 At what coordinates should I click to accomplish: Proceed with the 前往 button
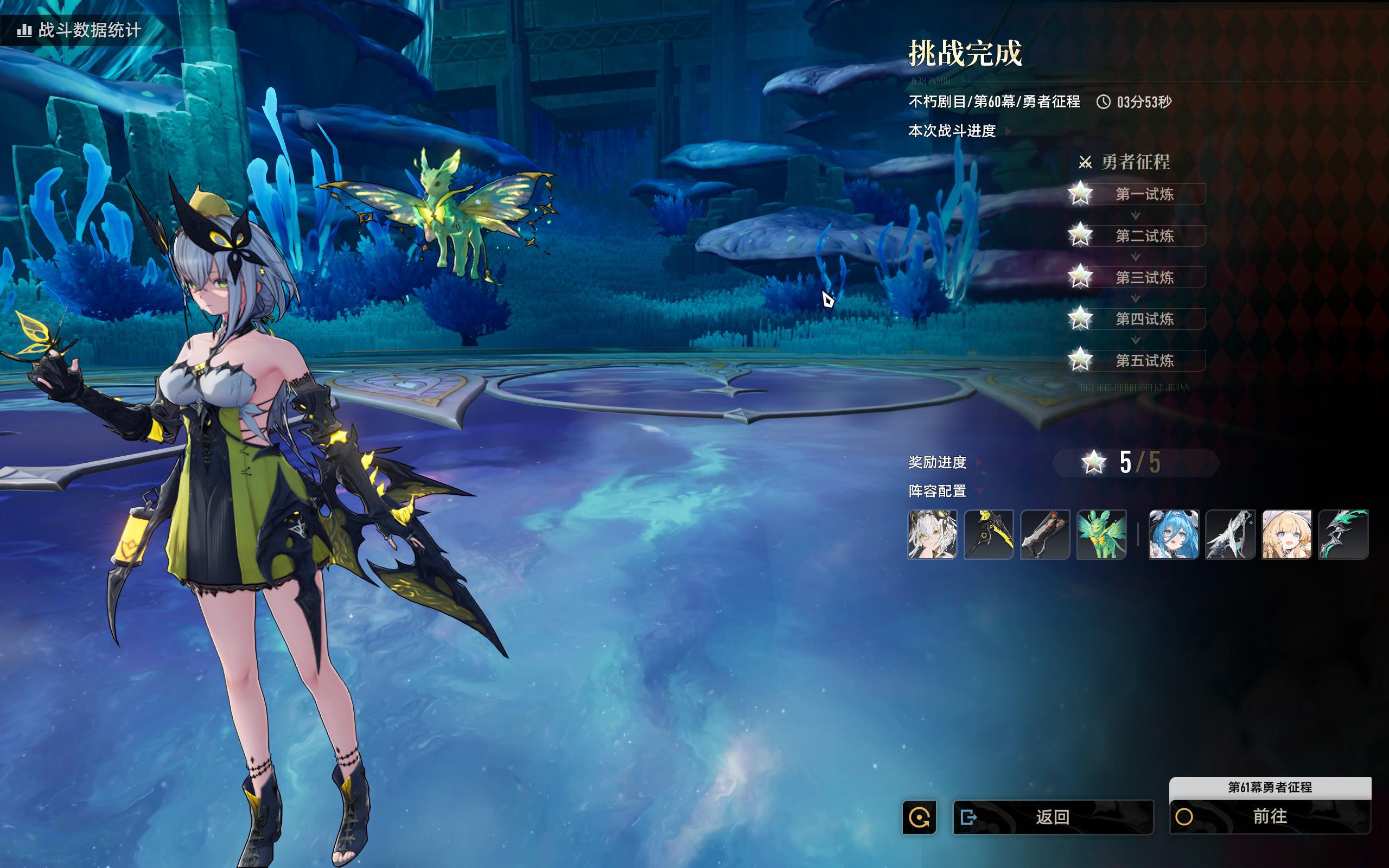tap(1270, 816)
